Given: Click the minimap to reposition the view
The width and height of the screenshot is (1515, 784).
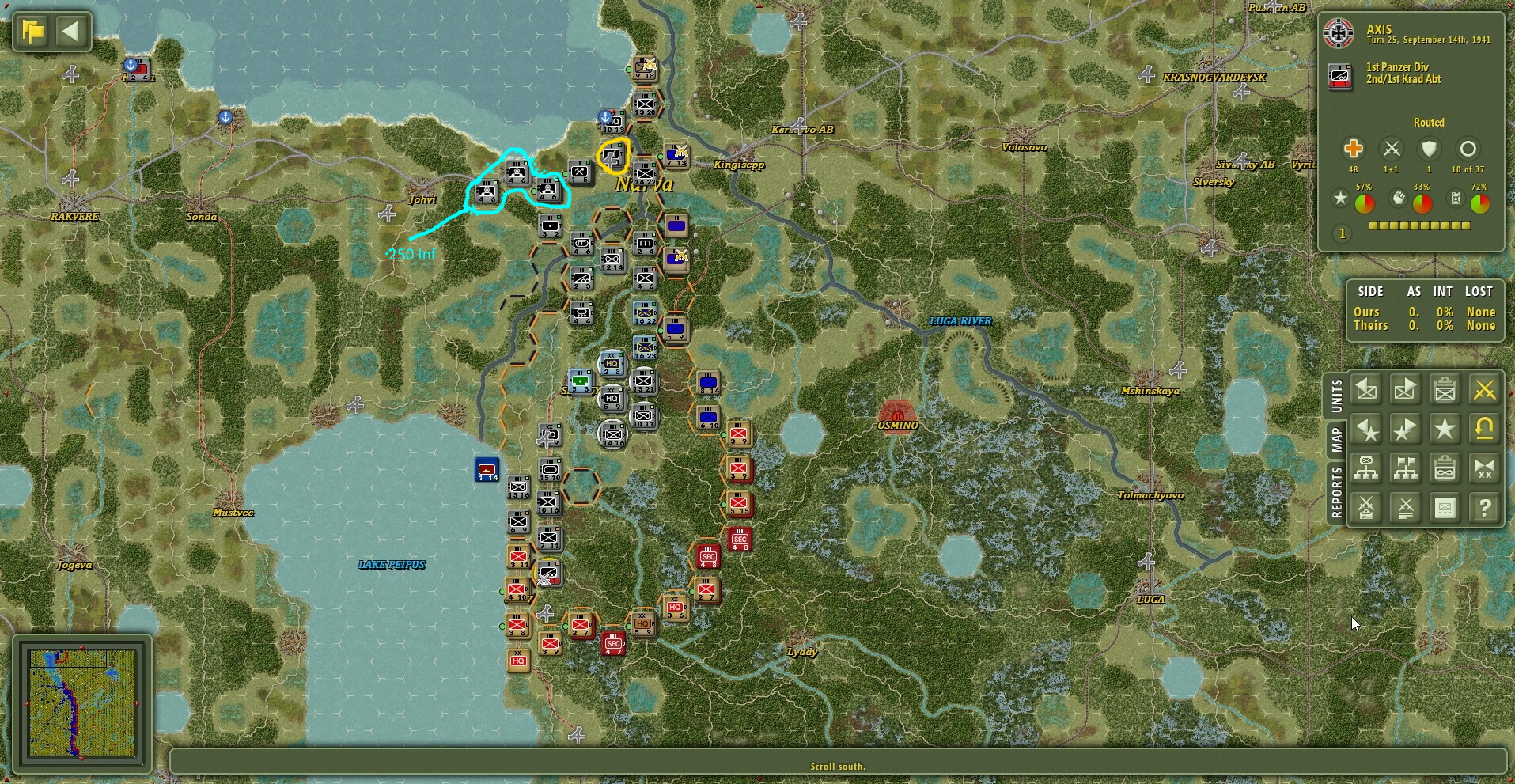Looking at the screenshot, I should pos(83,704).
